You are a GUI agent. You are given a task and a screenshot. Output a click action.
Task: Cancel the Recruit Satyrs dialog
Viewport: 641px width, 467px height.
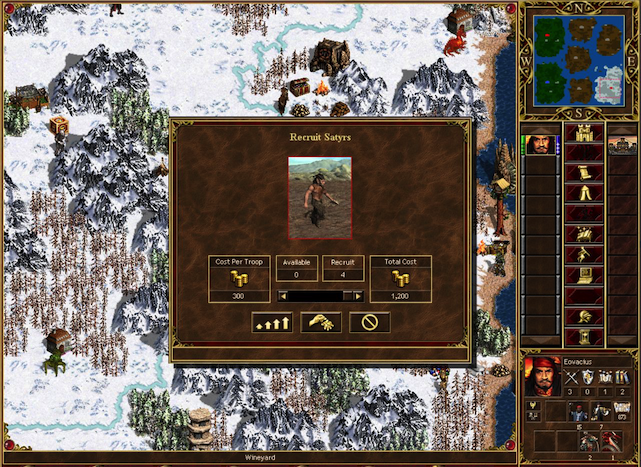(369, 322)
